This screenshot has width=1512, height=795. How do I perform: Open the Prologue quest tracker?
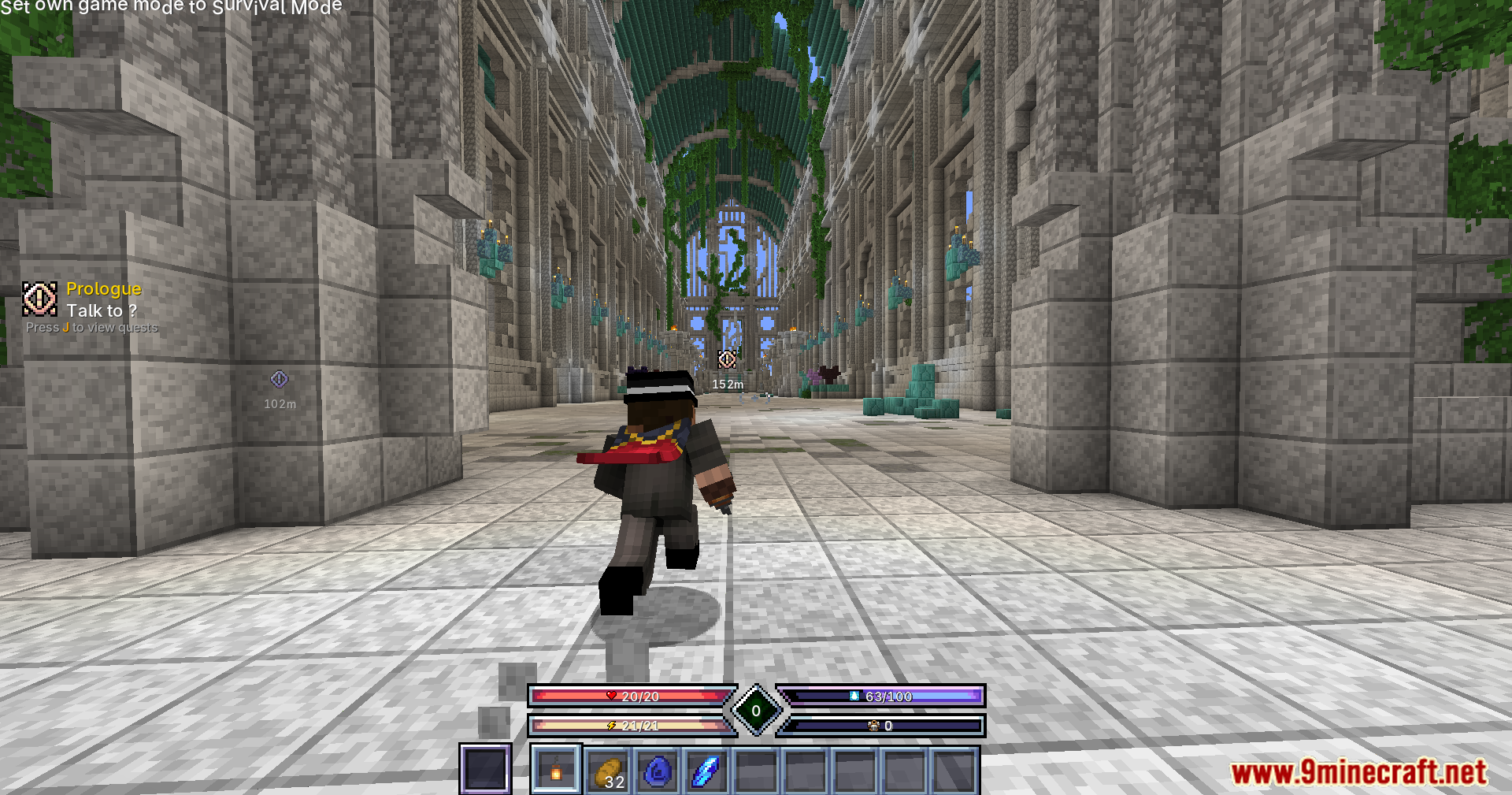coord(103,289)
